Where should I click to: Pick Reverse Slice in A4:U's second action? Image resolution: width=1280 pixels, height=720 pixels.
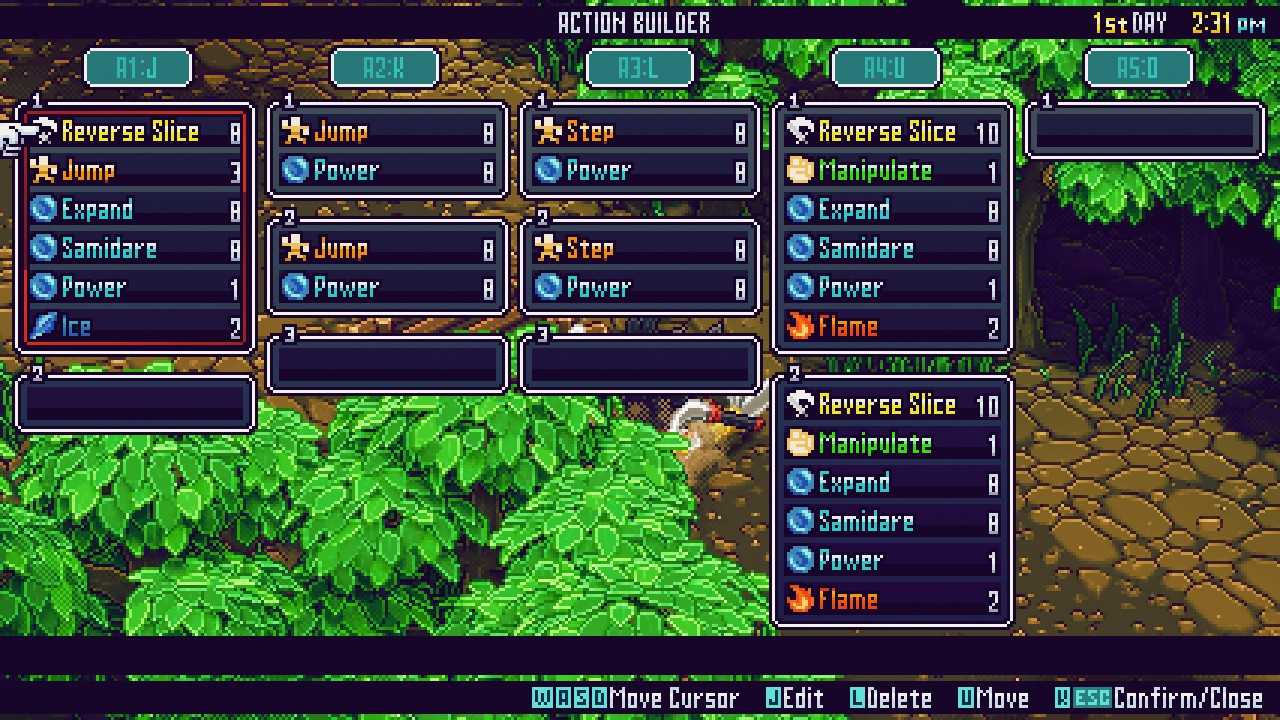tap(892, 405)
